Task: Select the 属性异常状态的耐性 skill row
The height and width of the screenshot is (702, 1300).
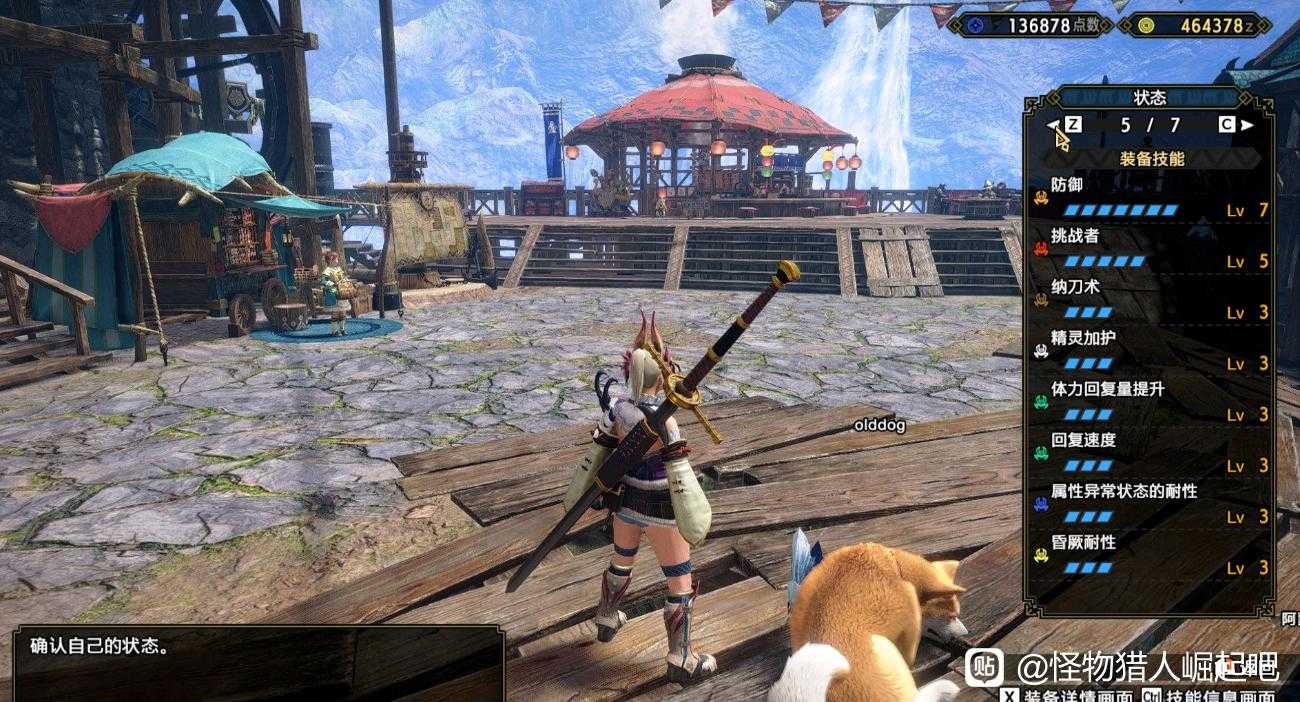Action: (x=1150, y=504)
